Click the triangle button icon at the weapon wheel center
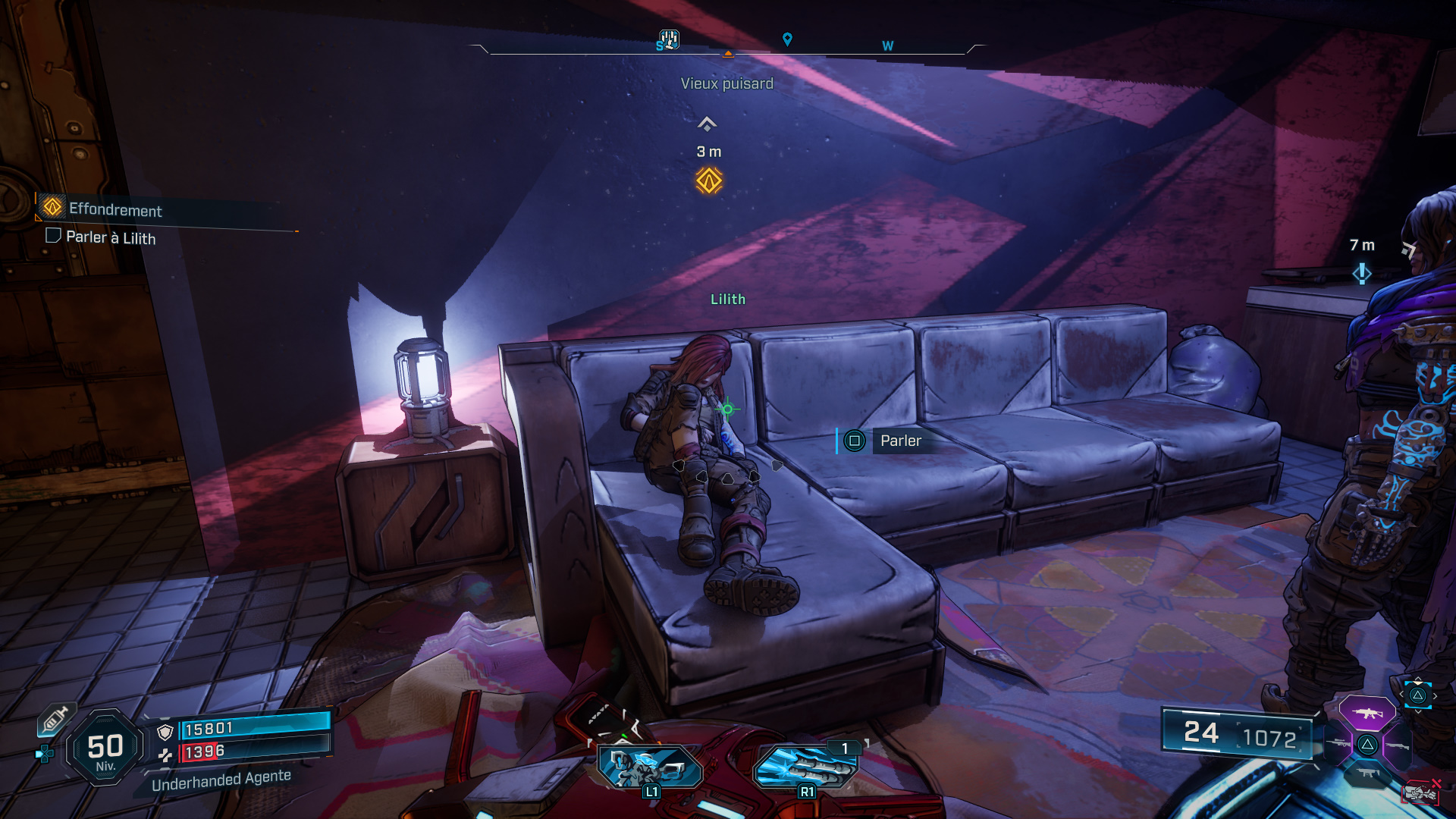The height and width of the screenshot is (819, 1456). point(1367,744)
